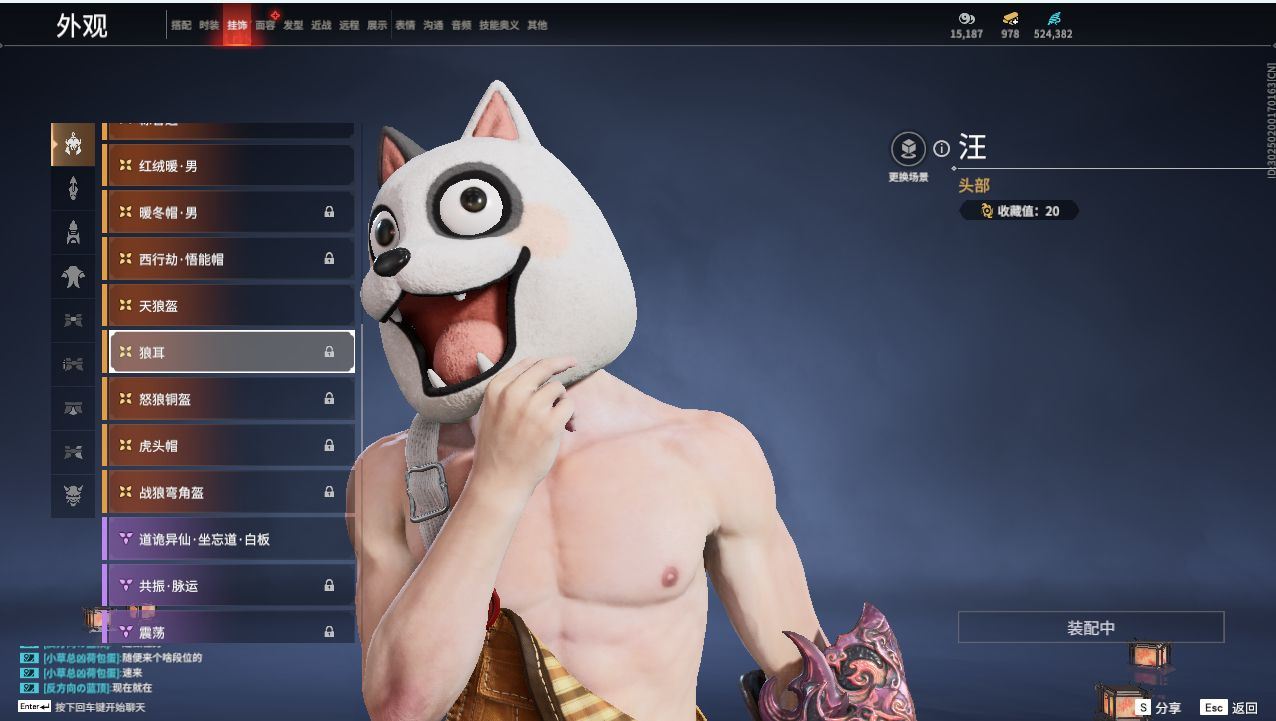Choose the 虎头帽 entry
The width and height of the screenshot is (1276, 721).
point(229,446)
